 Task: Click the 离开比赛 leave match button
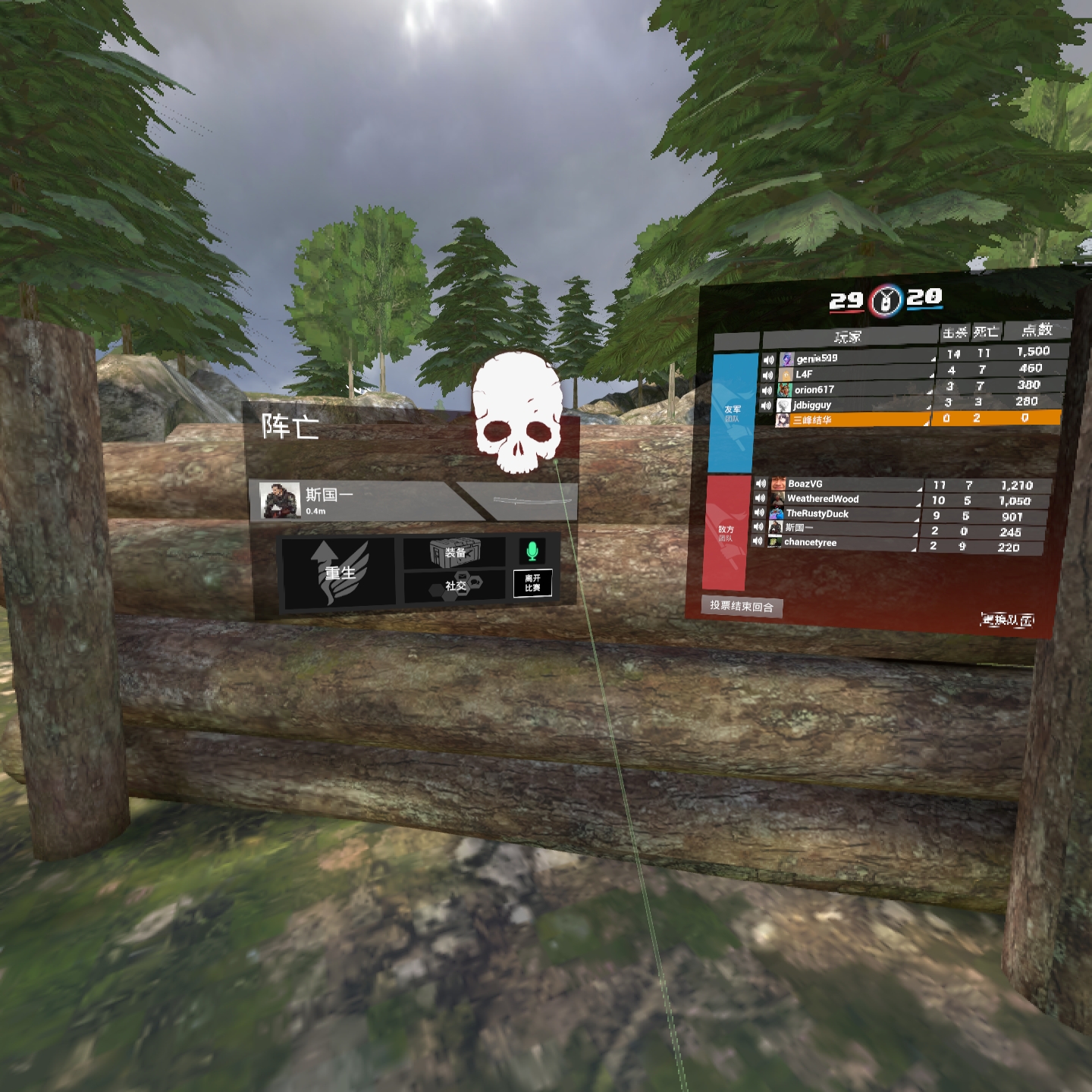(532, 584)
